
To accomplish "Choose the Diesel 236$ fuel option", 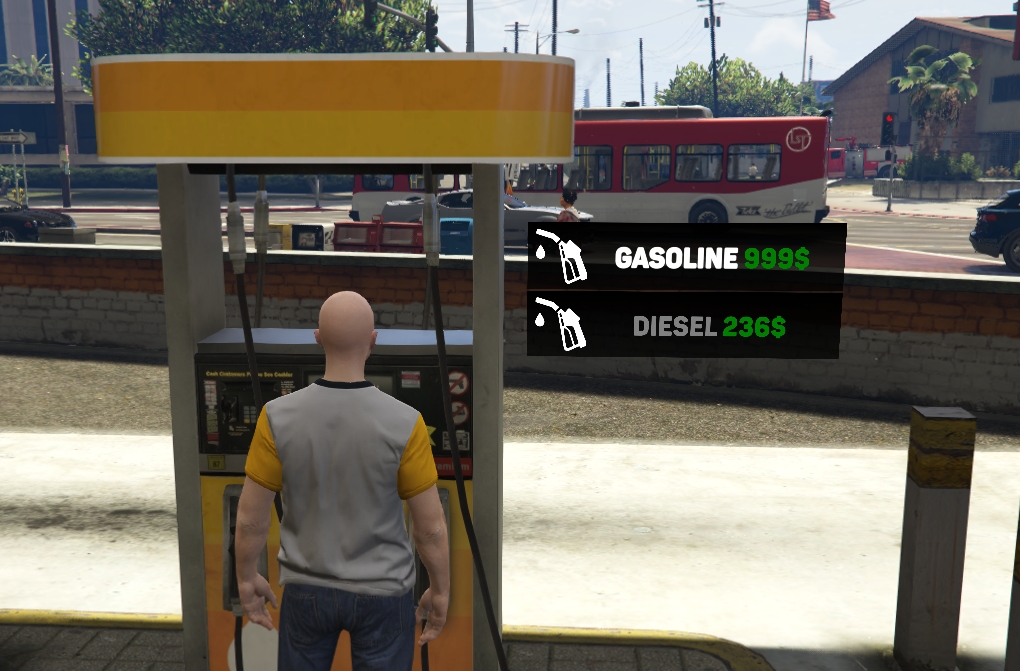I will coord(687,326).
